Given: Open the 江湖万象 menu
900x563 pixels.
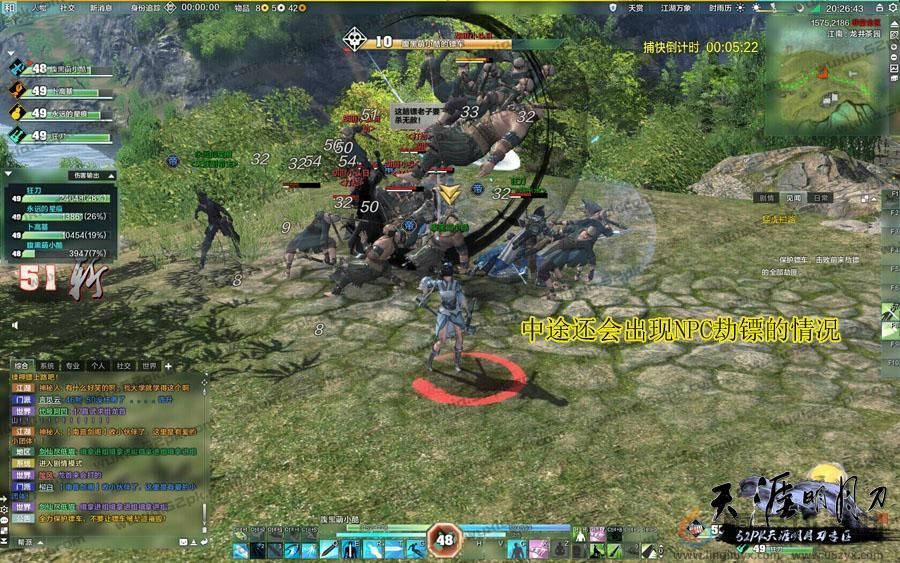Looking at the screenshot, I should click(675, 7).
